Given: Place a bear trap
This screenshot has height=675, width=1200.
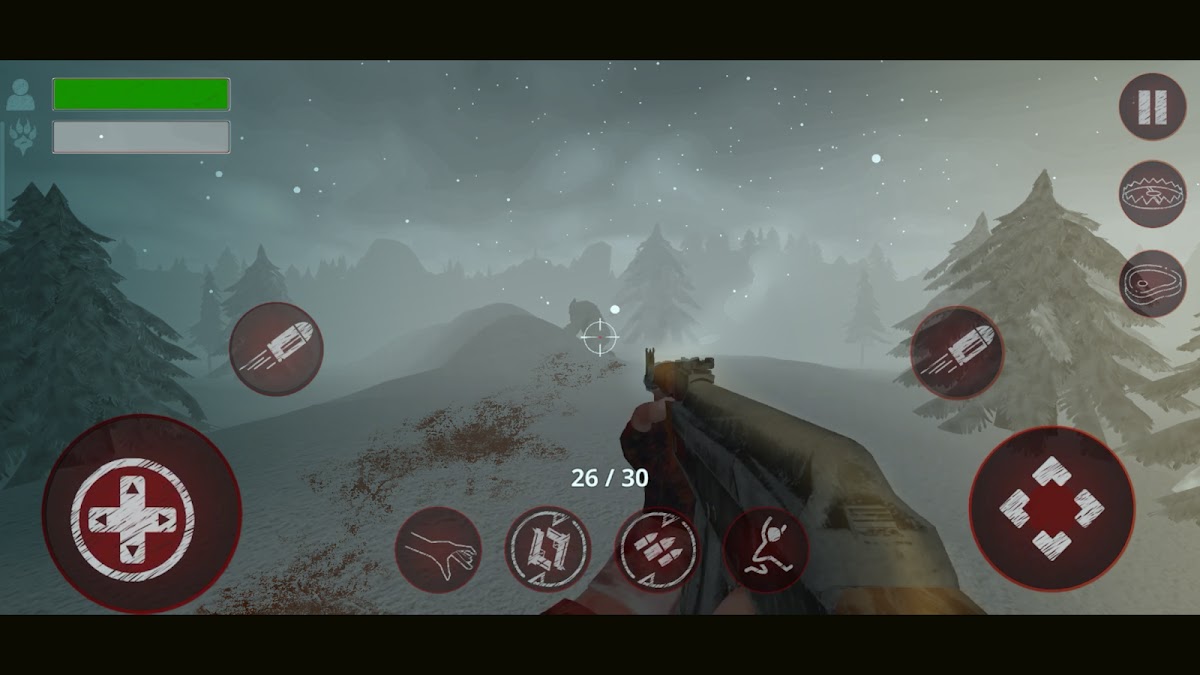Looking at the screenshot, I should tap(1152, 194).
